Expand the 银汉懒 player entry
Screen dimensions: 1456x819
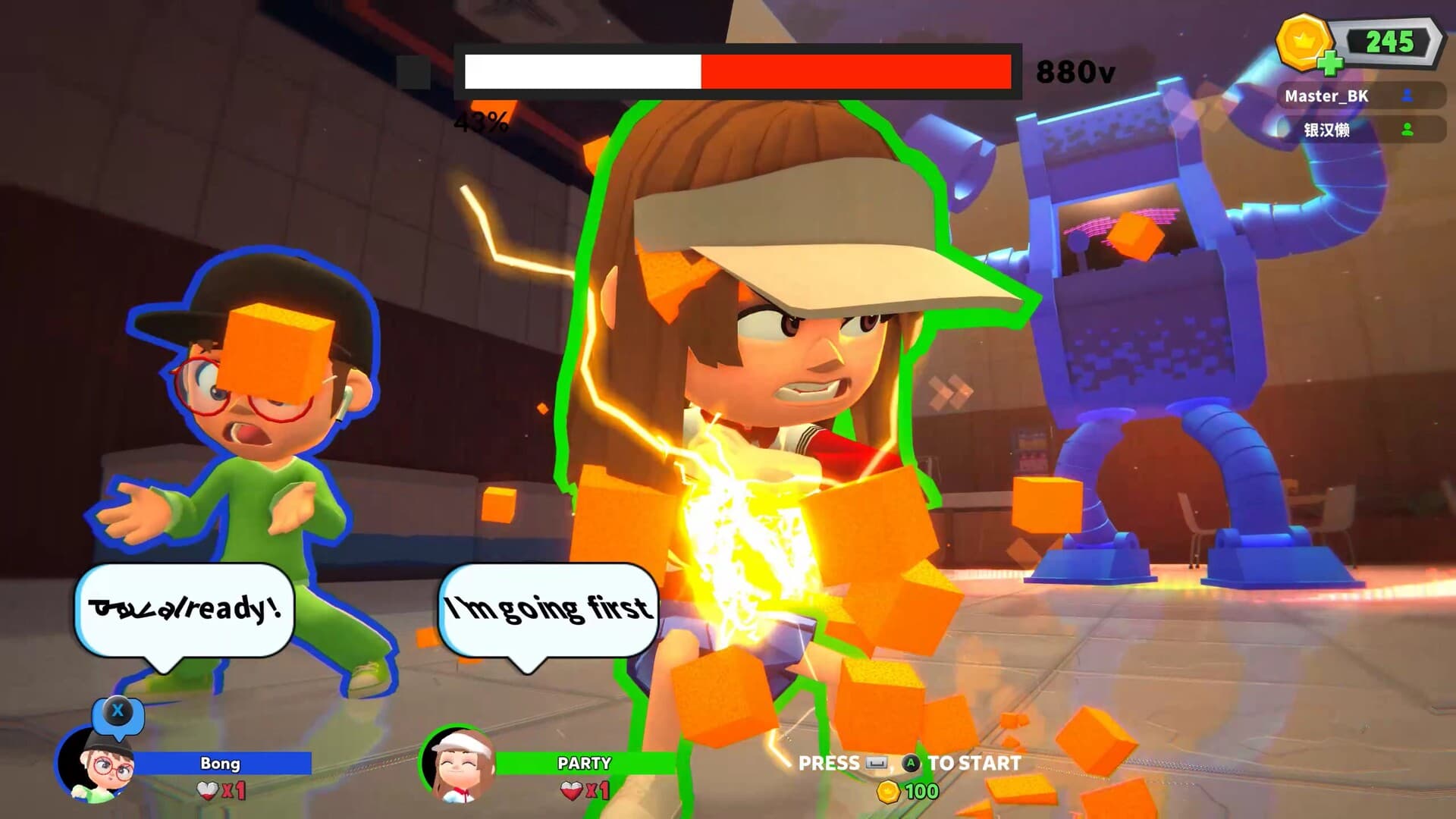(x=1335, y=130)
